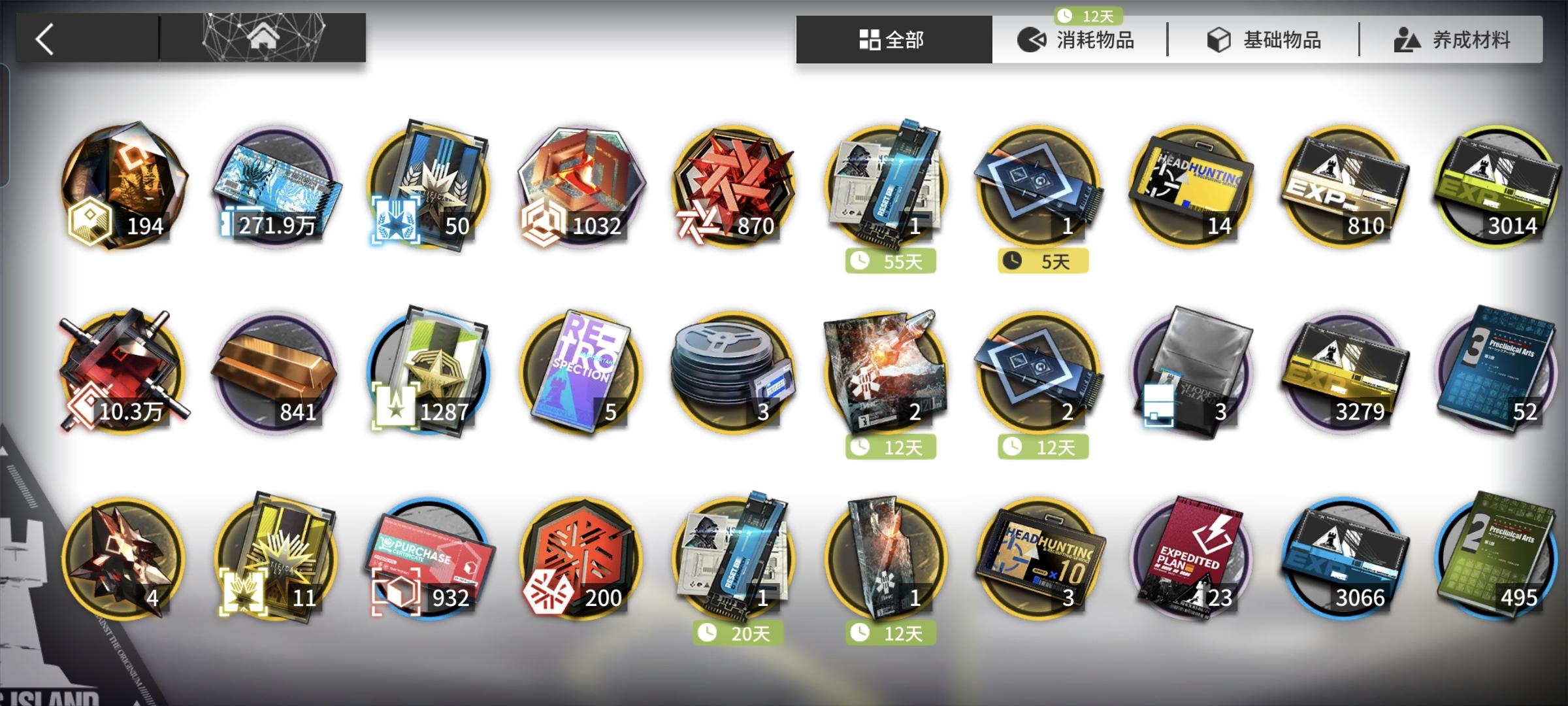This screenshot has height=706, width=1568.
Task: Switch to the 消耗物品 tab
Action: [x=1078, y=39]
